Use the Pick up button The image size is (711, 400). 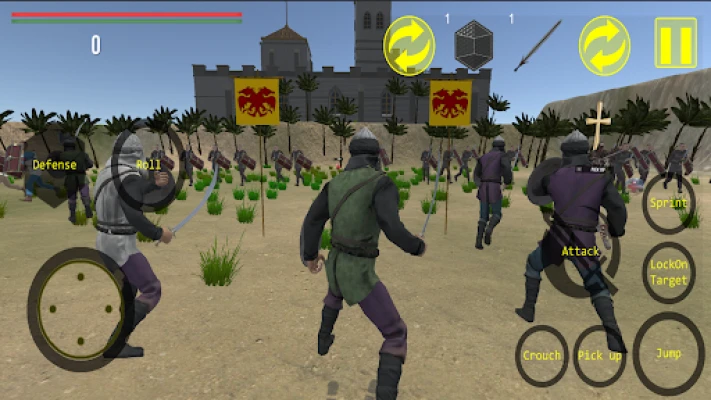click(600, 355)
